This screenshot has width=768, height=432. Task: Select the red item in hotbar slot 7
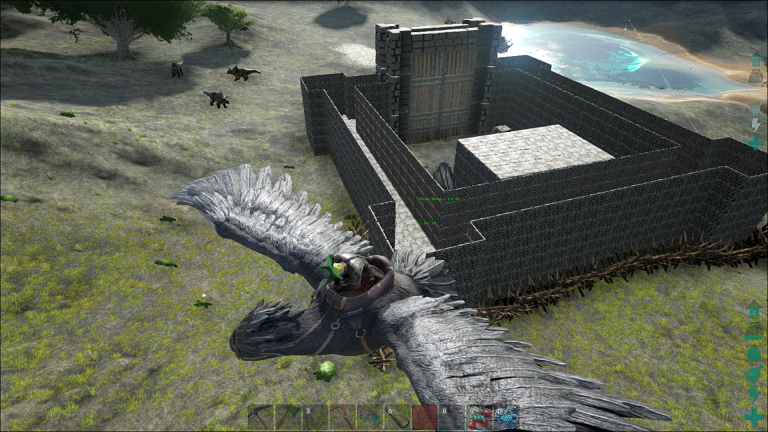[425, 417]
